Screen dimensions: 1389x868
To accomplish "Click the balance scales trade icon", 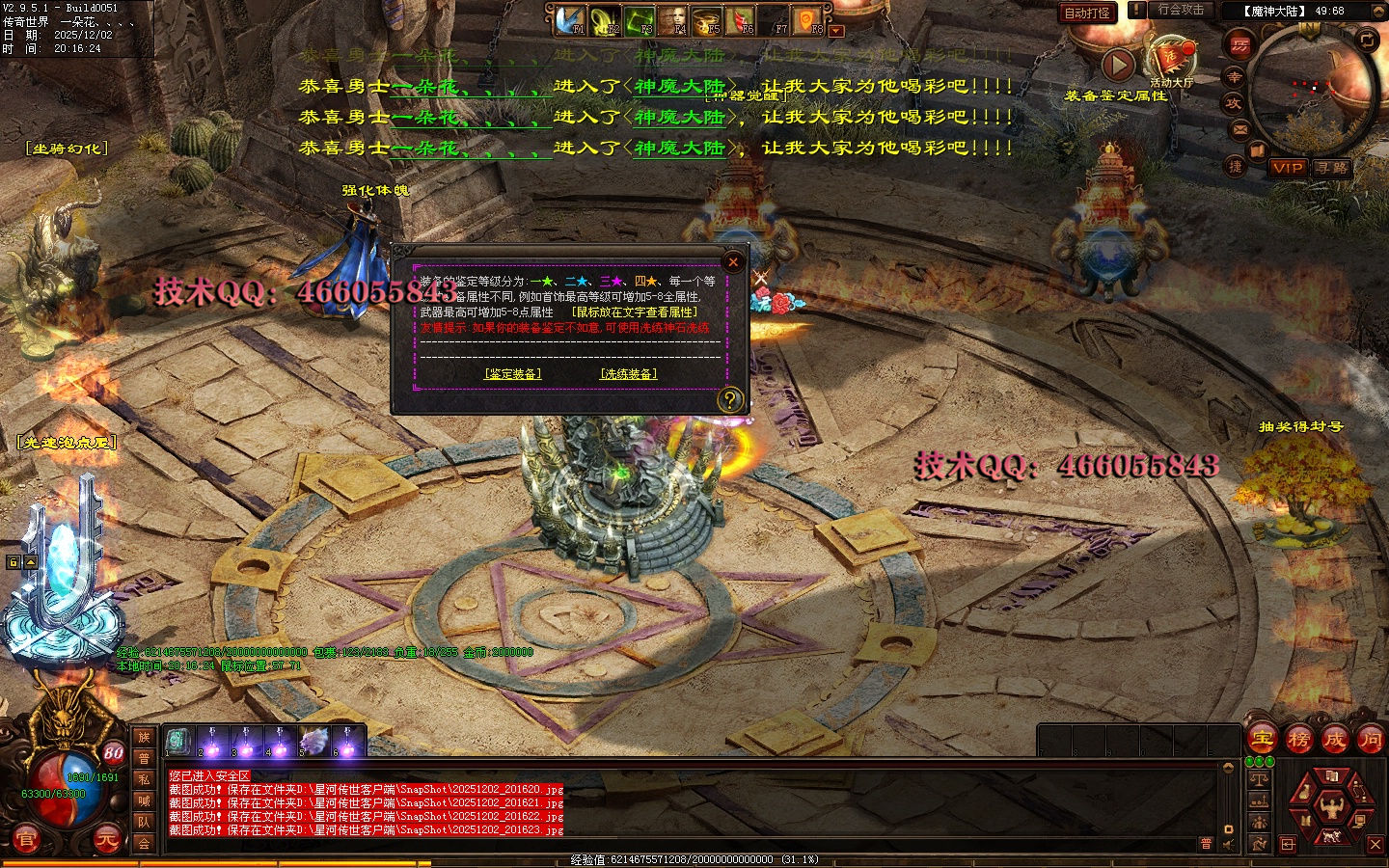I will (1259, 779).
